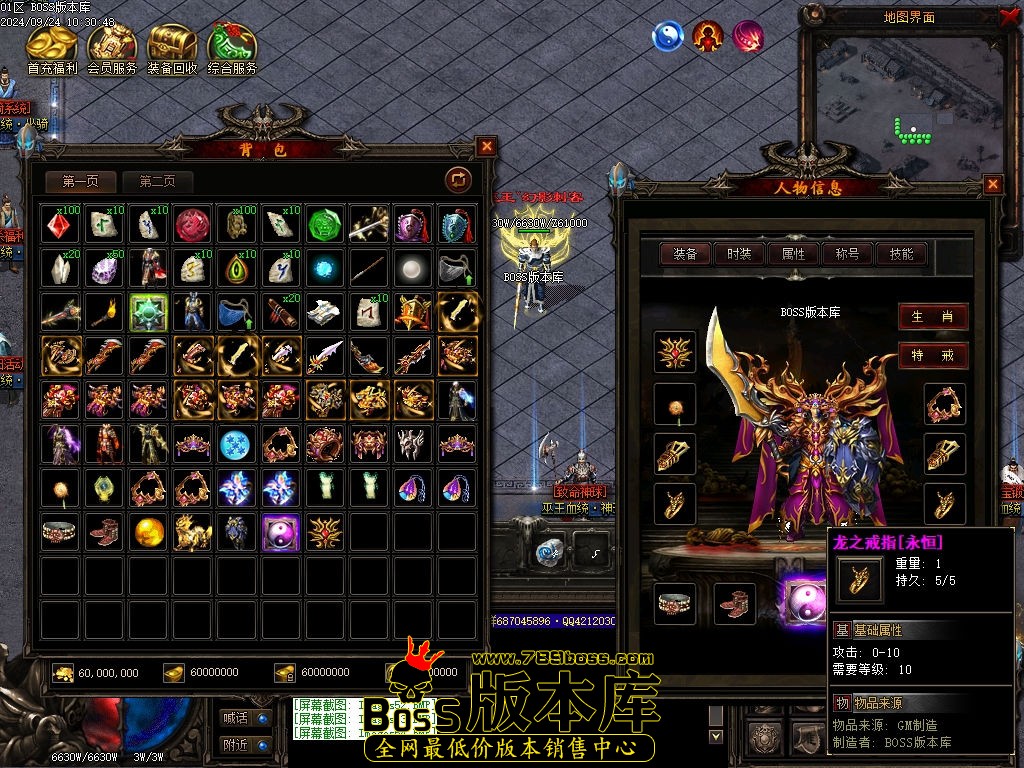The image size is (1024, 768).
Task: Open the 装备回收 equipment recycle chest
Action: 172,47
